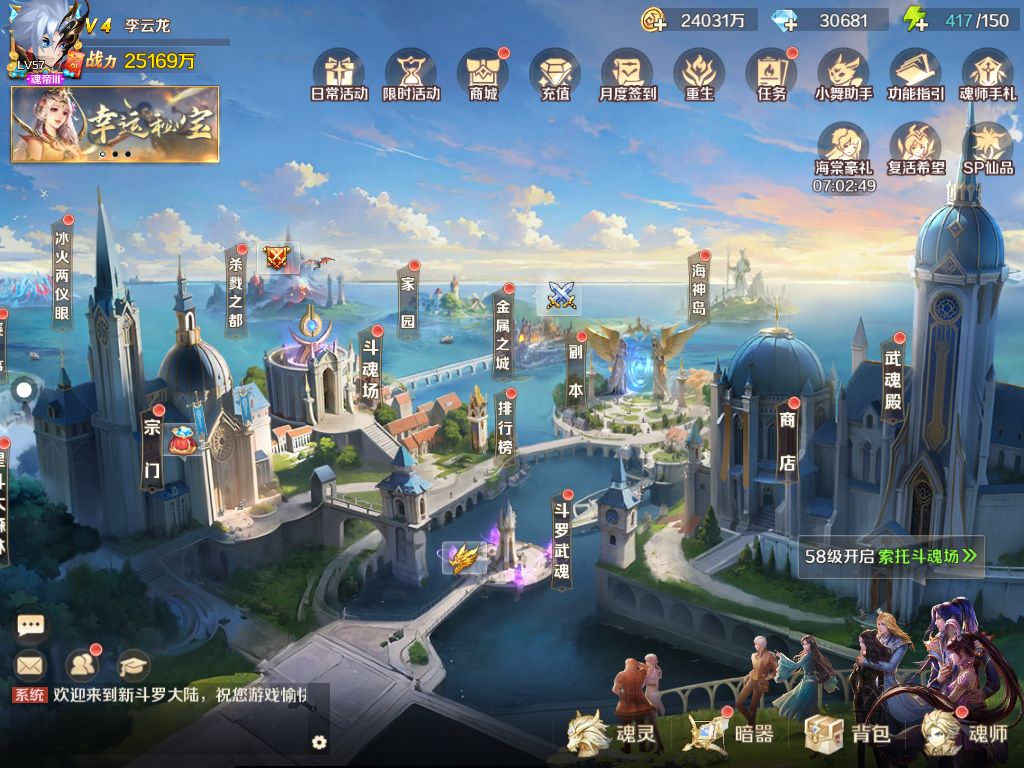Open the 充值 recharge menu
Screen dimensions: 1024x768
click(x=555, y=73)
